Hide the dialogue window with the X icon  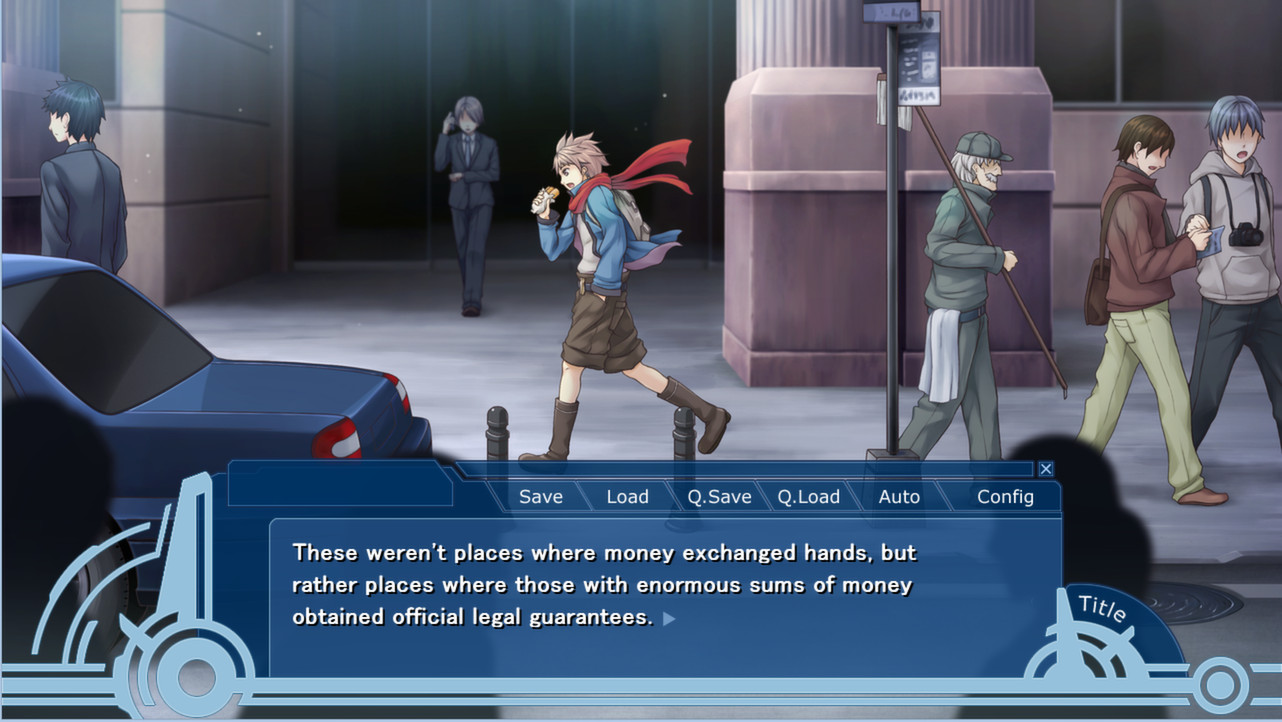[1046, 469]
